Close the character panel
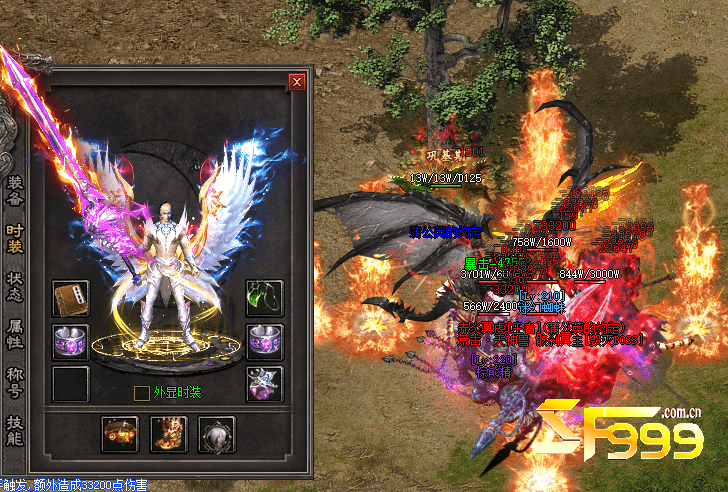 pyautogui.click(x=296, y=82)
